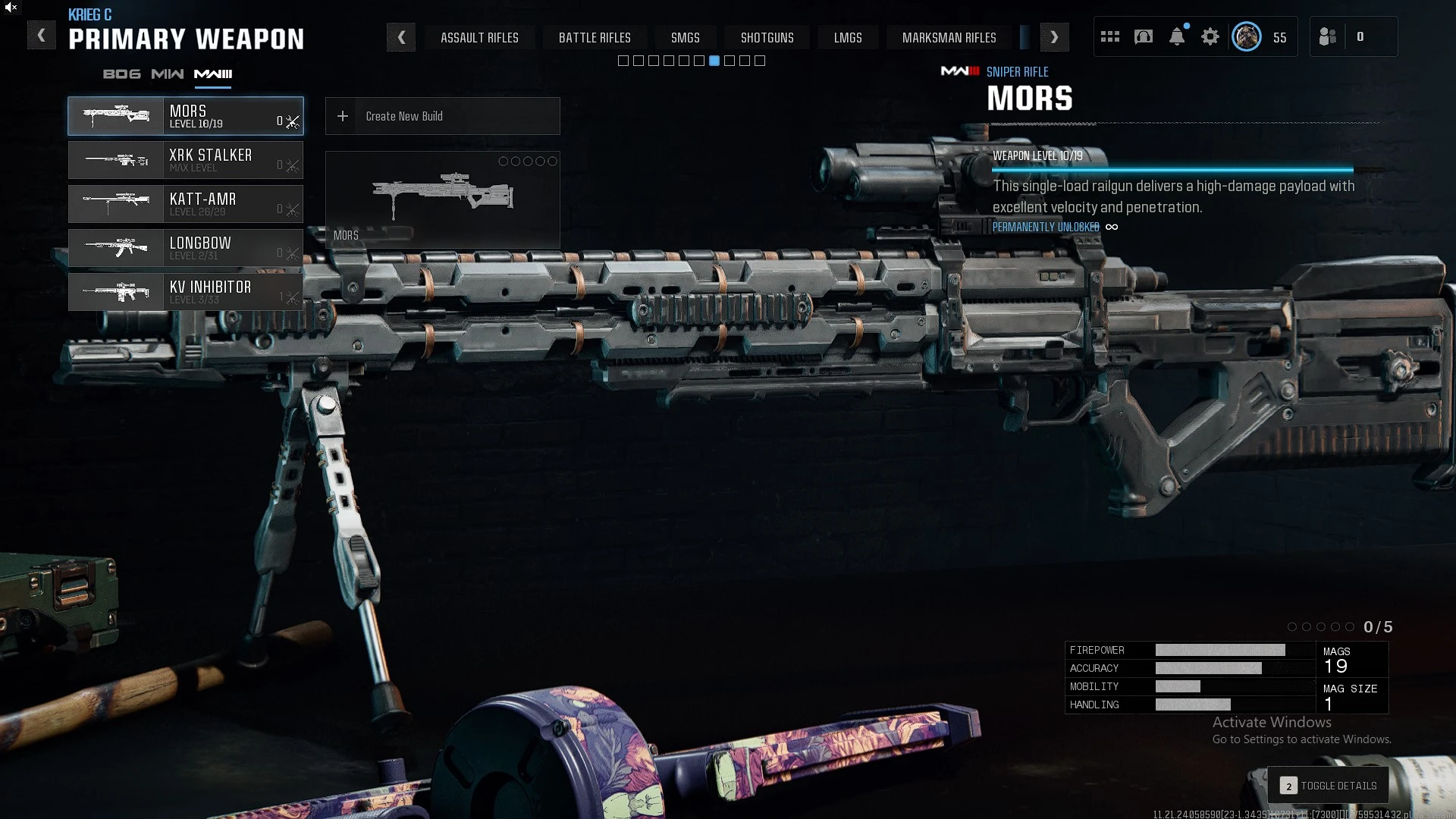
Task: Click the right arrow for more categories
Action: [x=1054, y=37]
